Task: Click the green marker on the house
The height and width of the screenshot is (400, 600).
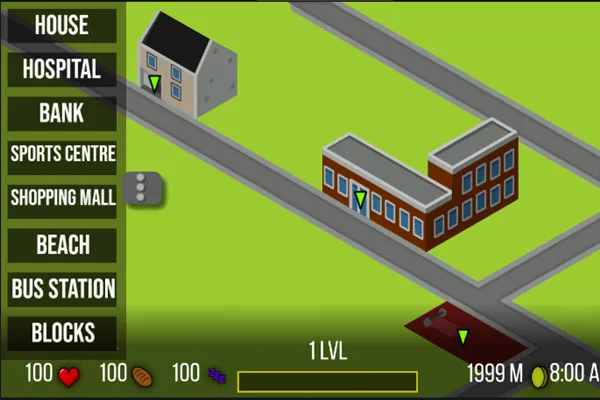Action: 154,82
